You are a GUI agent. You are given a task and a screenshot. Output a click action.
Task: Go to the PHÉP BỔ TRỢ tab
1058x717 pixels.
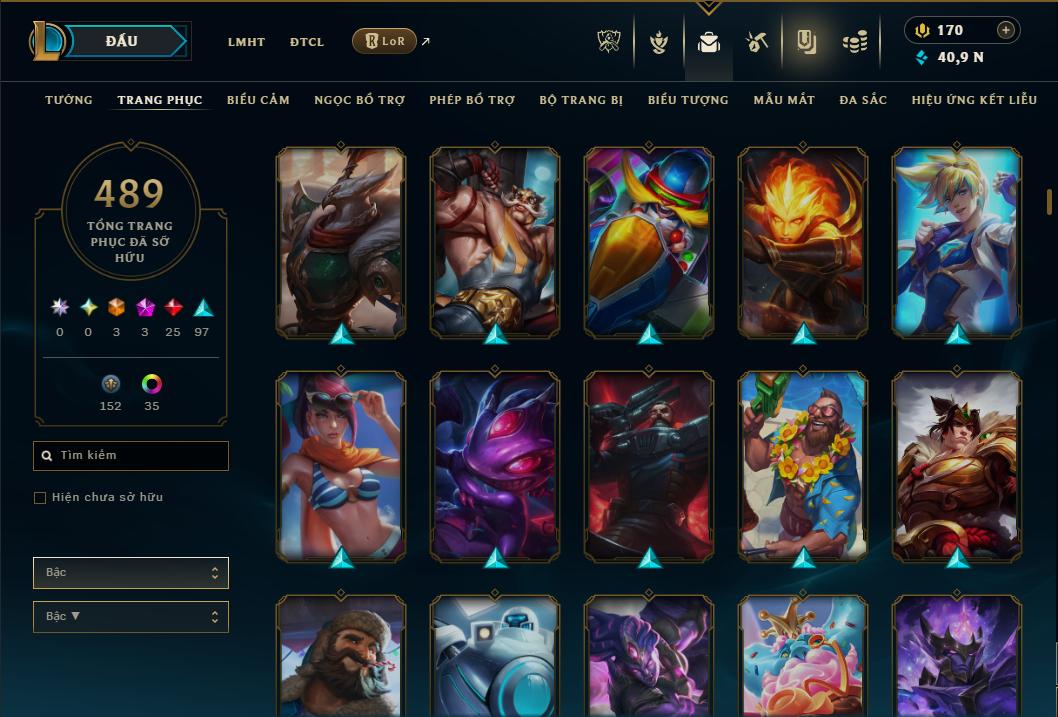pos(472,100)
